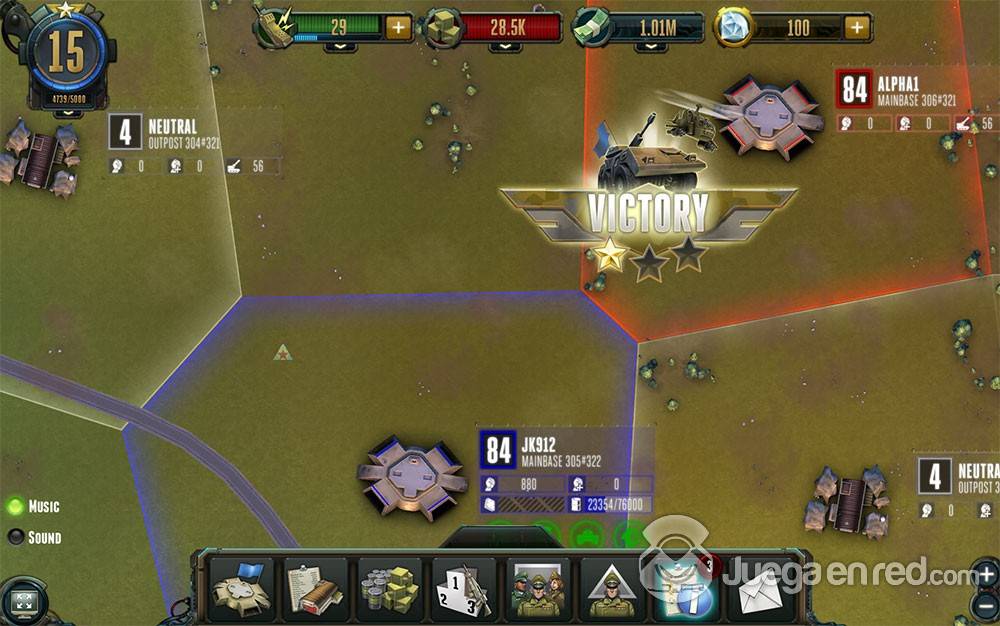Zoom out the map with the minus button

click(985, 605)
